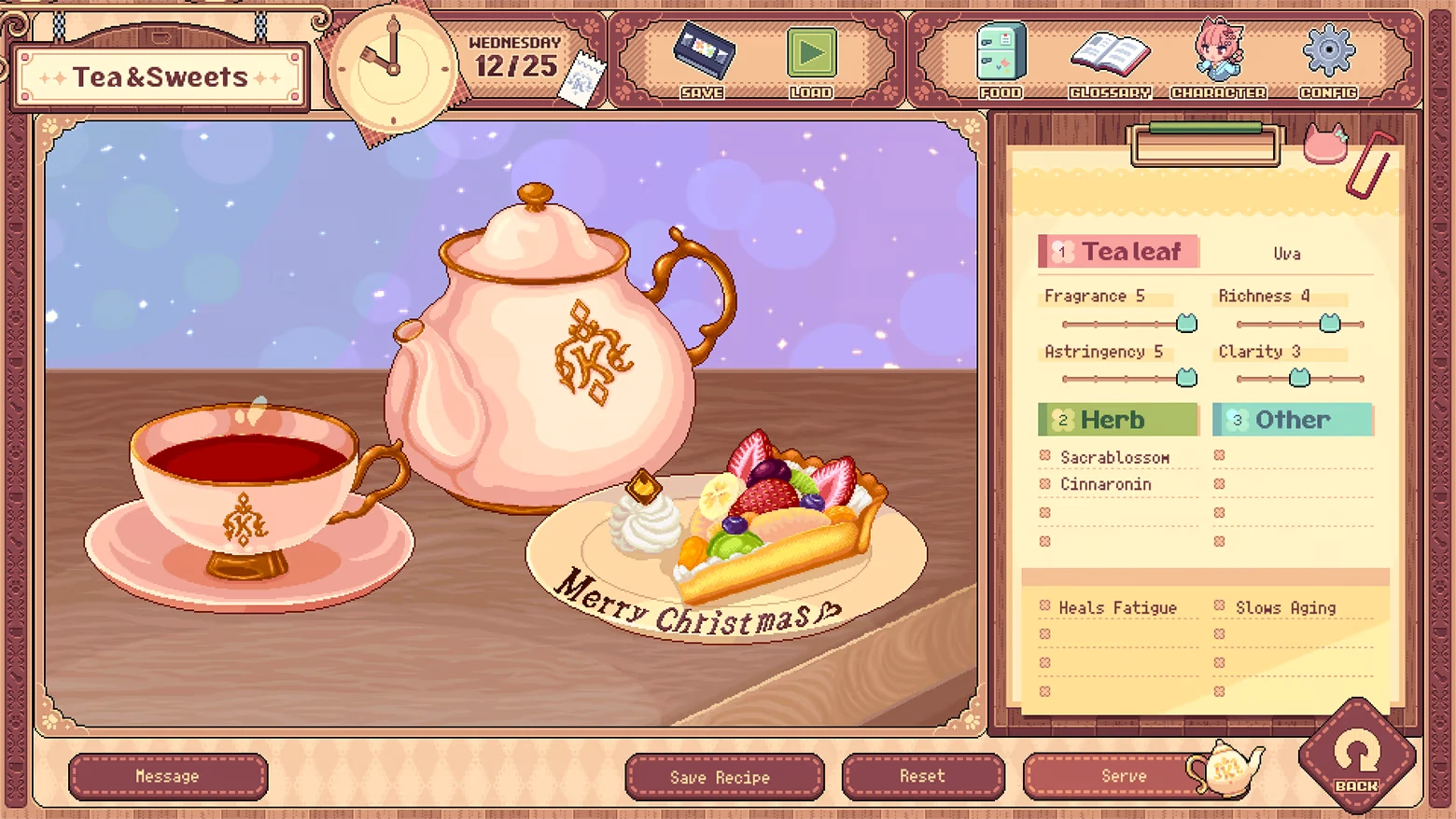Remove the Cinnaronin herb ingredient
The height and width of the screenshot is (819, 1456).
(1045, 484)
